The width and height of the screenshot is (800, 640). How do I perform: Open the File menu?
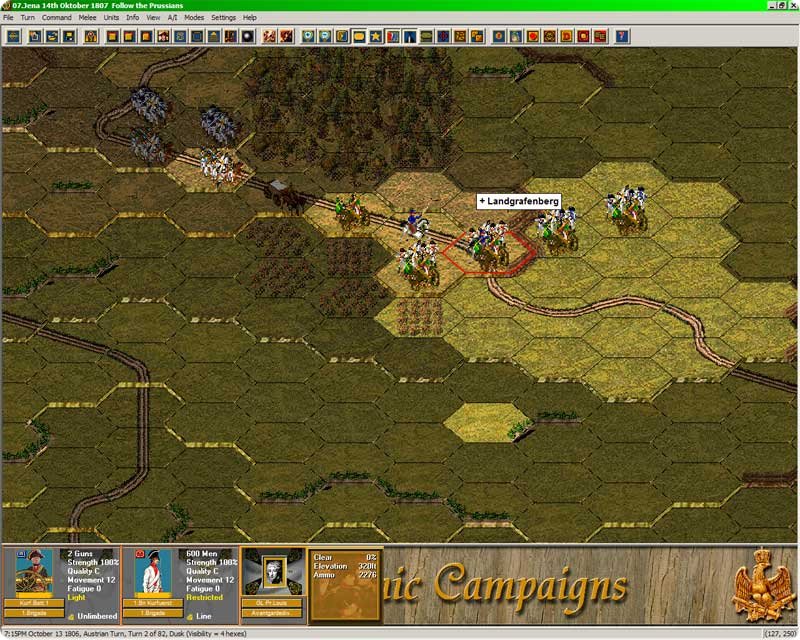(x=8, y=18)
